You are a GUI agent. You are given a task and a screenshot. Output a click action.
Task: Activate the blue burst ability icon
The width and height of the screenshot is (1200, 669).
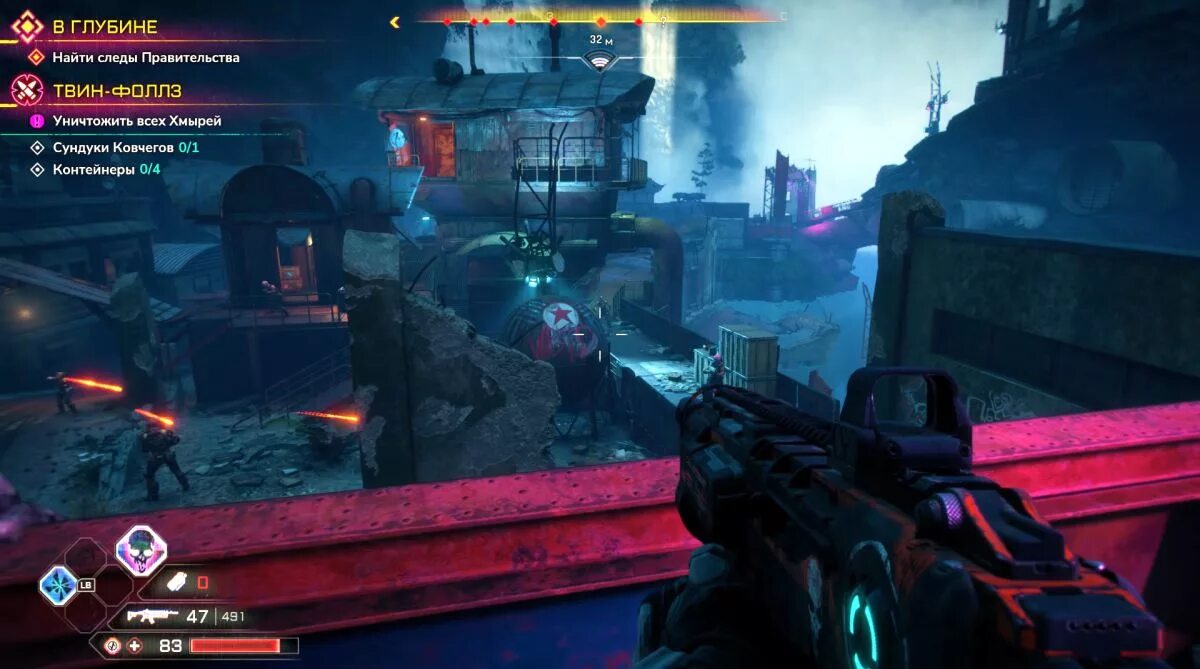click(x=58, y=585)
